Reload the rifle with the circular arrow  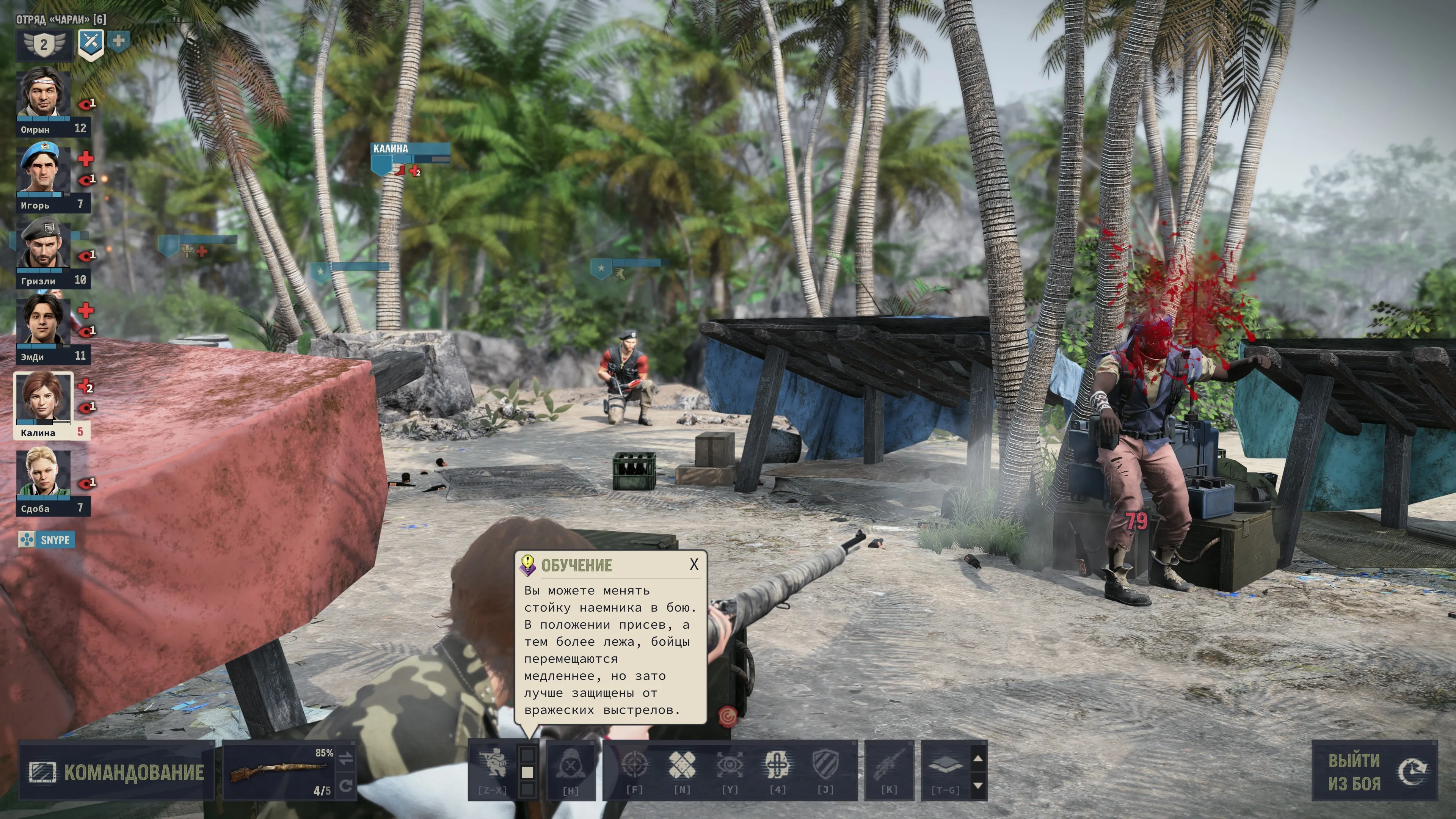coord(347,786)
